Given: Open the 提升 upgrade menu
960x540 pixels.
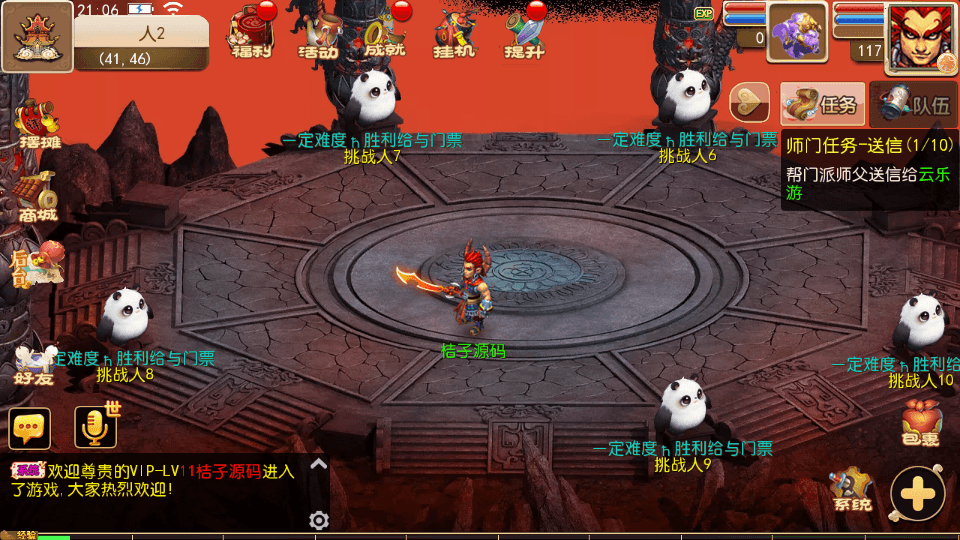Looking at the screenshot, I should click(524, 32).
